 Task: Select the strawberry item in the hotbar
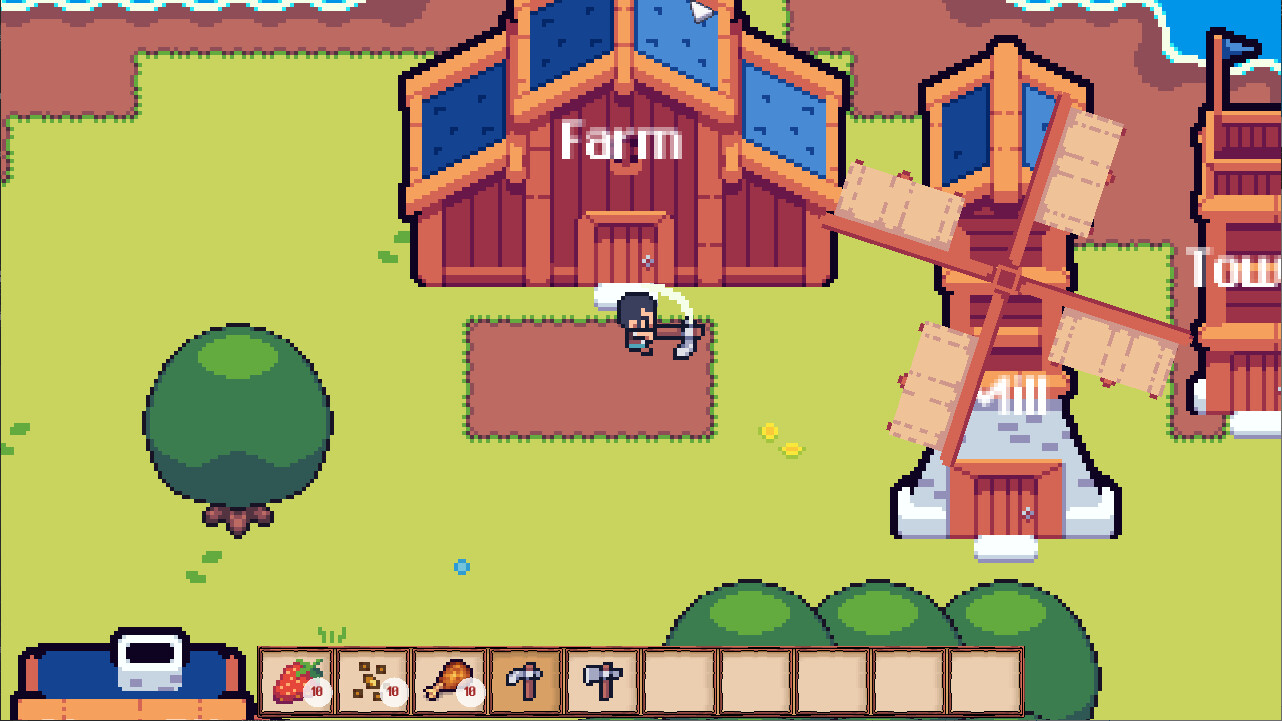[293, 680]
